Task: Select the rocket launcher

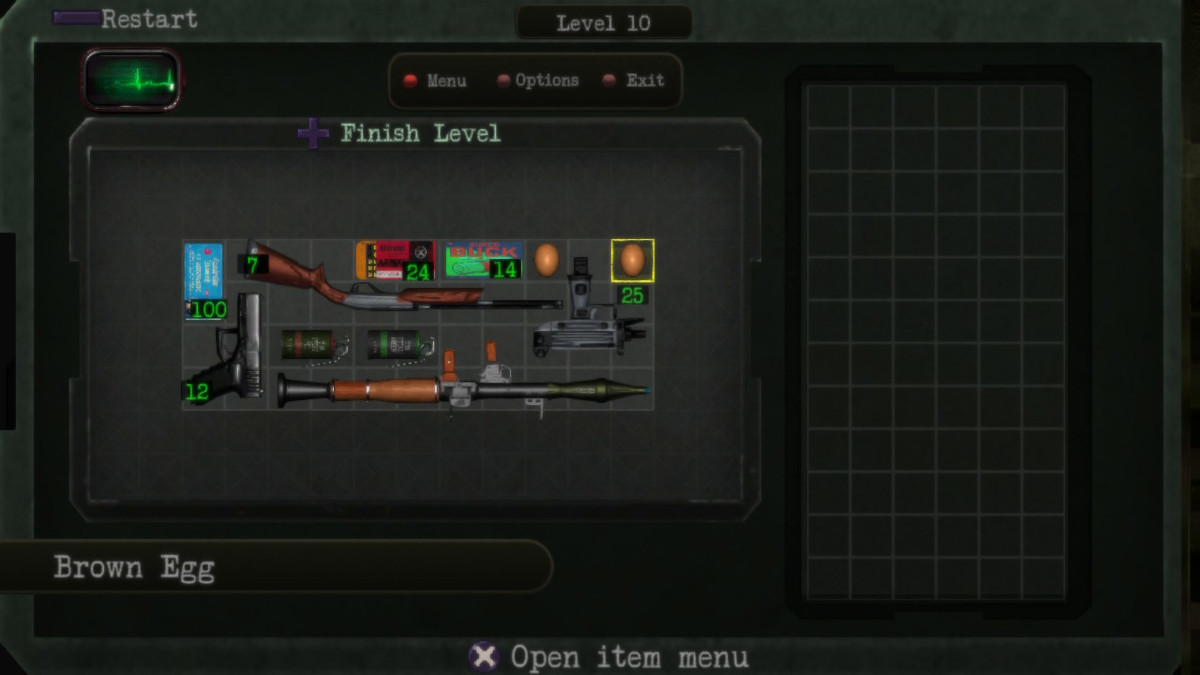Action: pyautogui.click(x=460, y=389)
